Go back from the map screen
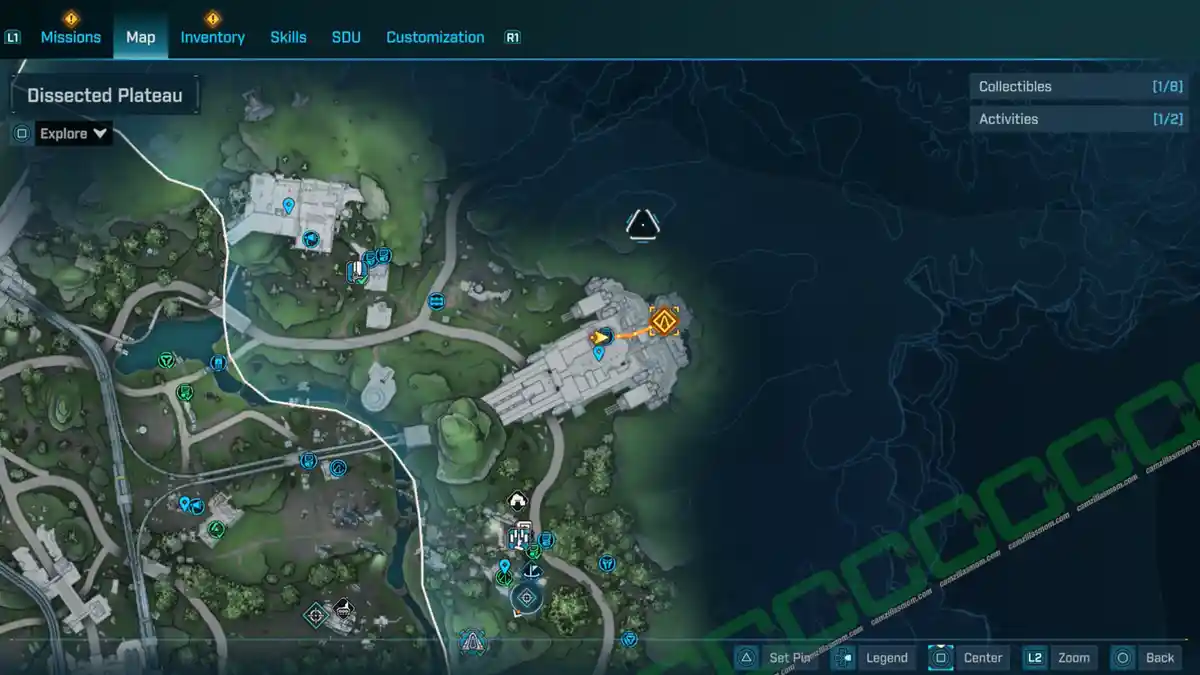This screenshot has width=1200, height=675. point(1146,657)
